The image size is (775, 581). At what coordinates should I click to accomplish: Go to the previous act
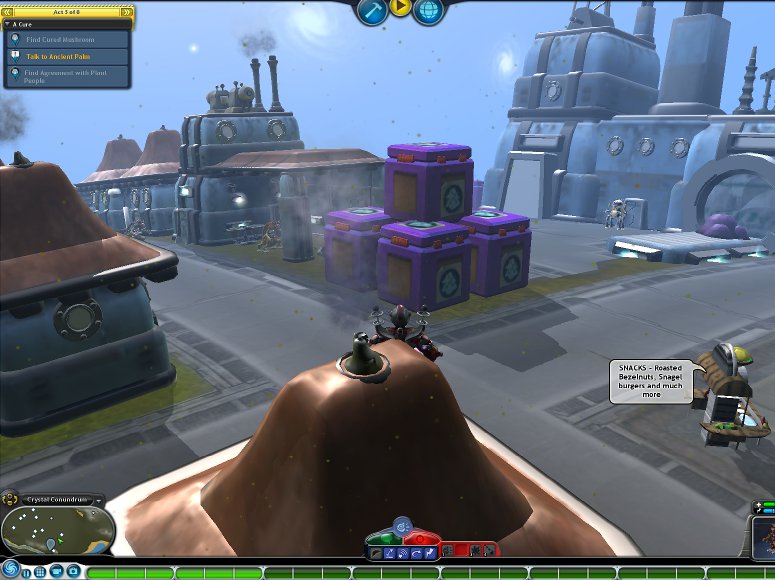9,12
